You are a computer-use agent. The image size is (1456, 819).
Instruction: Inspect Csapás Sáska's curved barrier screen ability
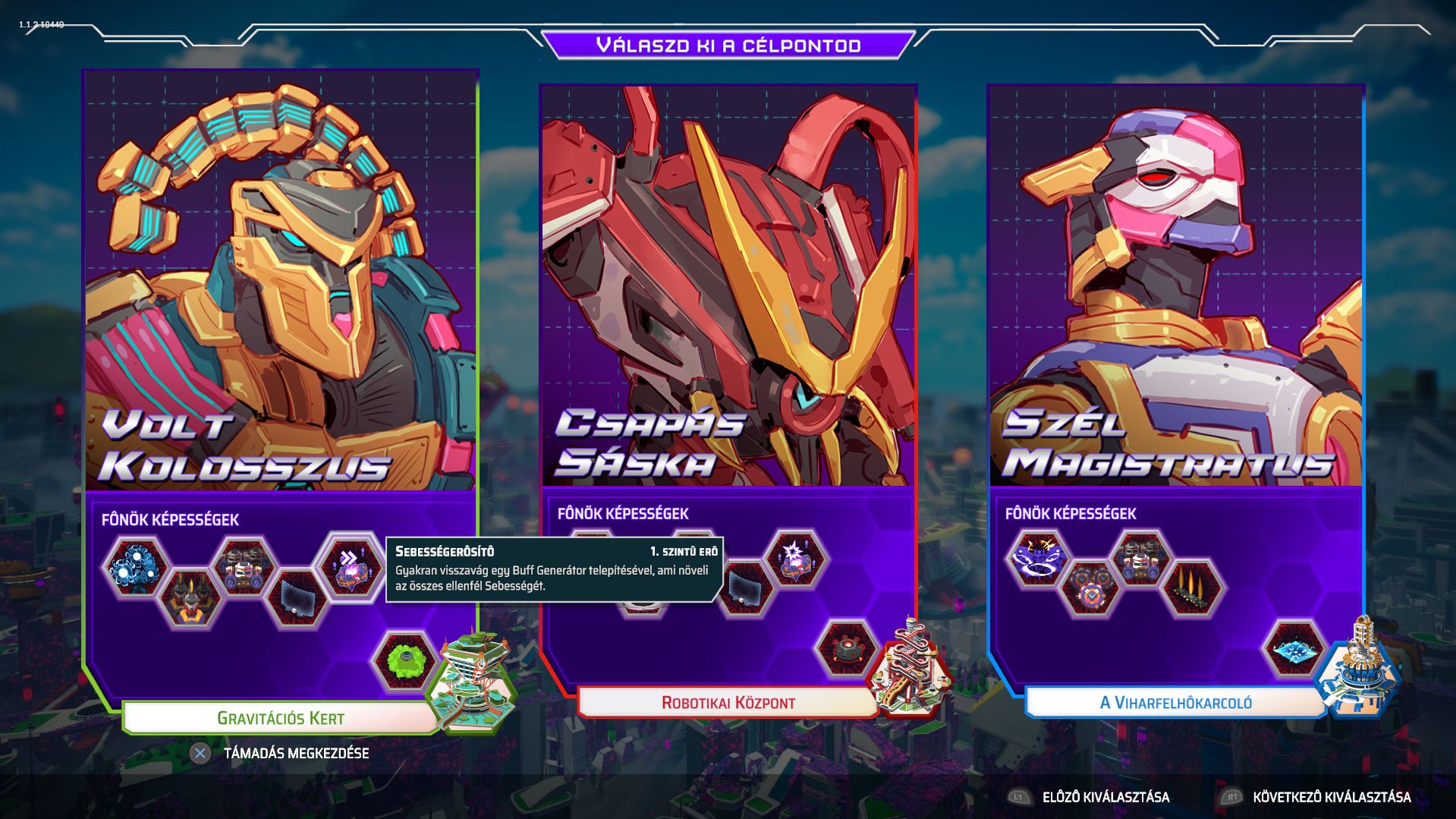[x=746, y=587]
